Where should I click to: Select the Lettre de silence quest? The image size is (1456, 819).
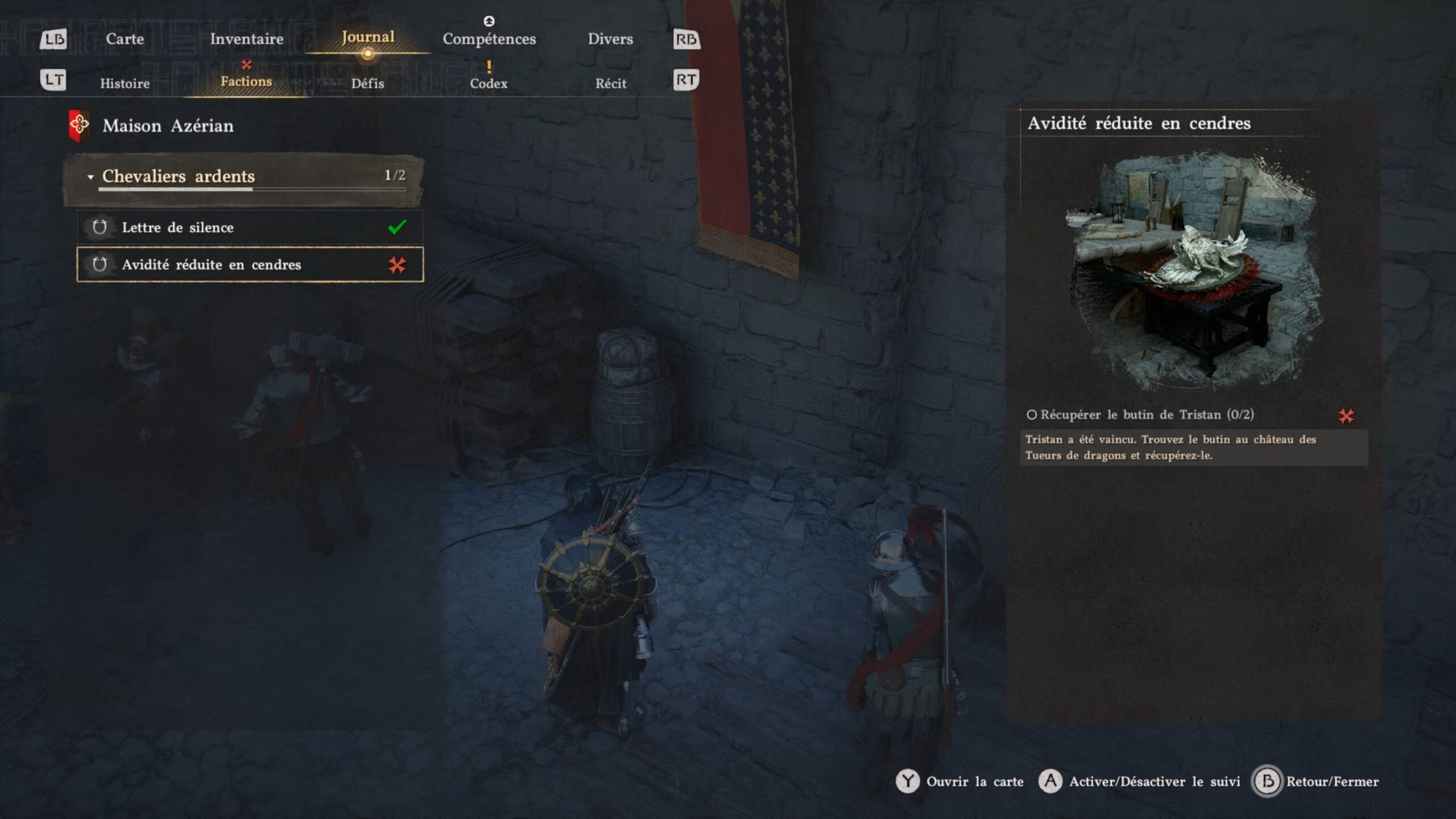[x=249, y=227]
